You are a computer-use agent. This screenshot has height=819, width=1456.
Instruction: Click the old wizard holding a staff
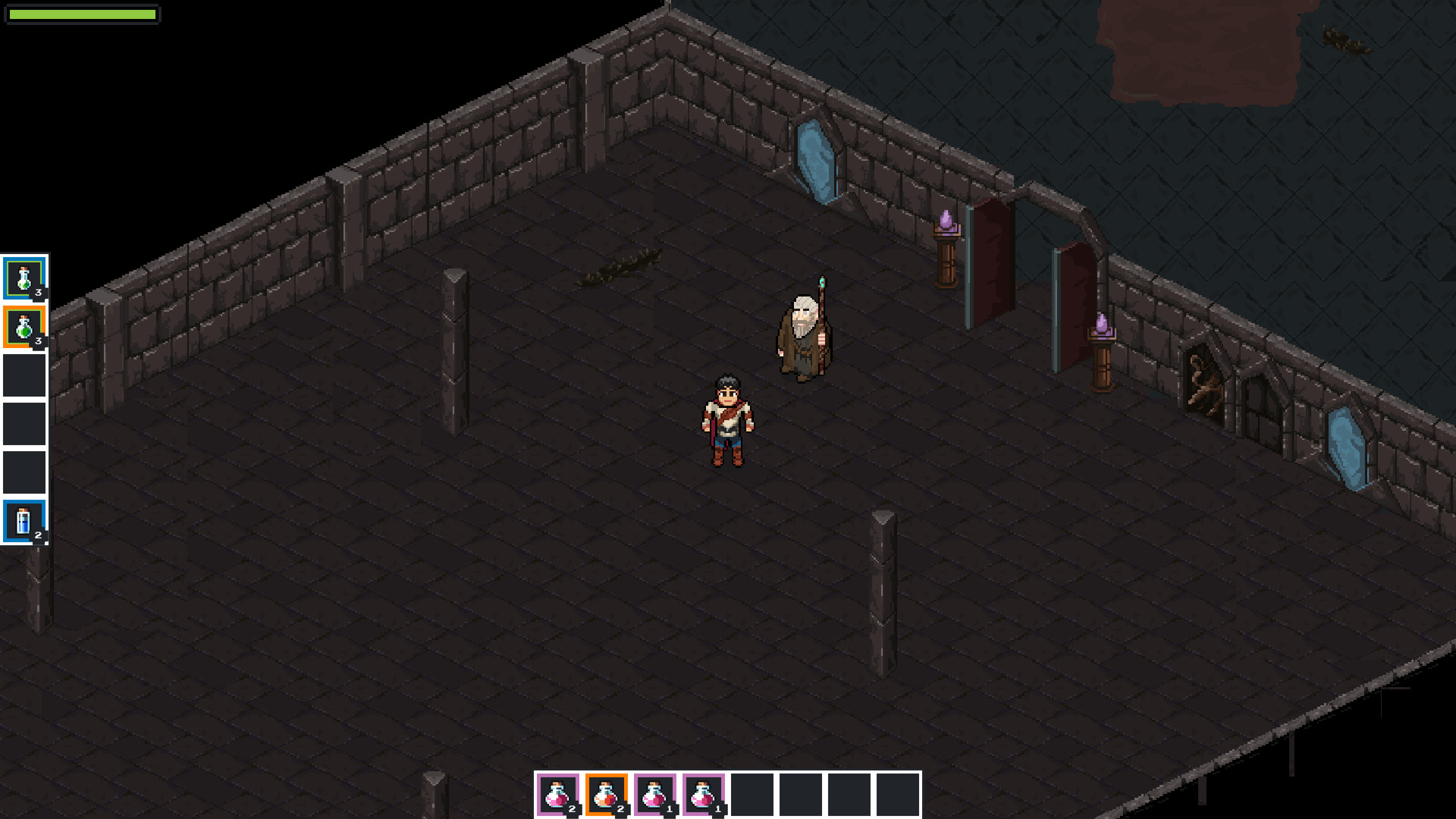805,334
